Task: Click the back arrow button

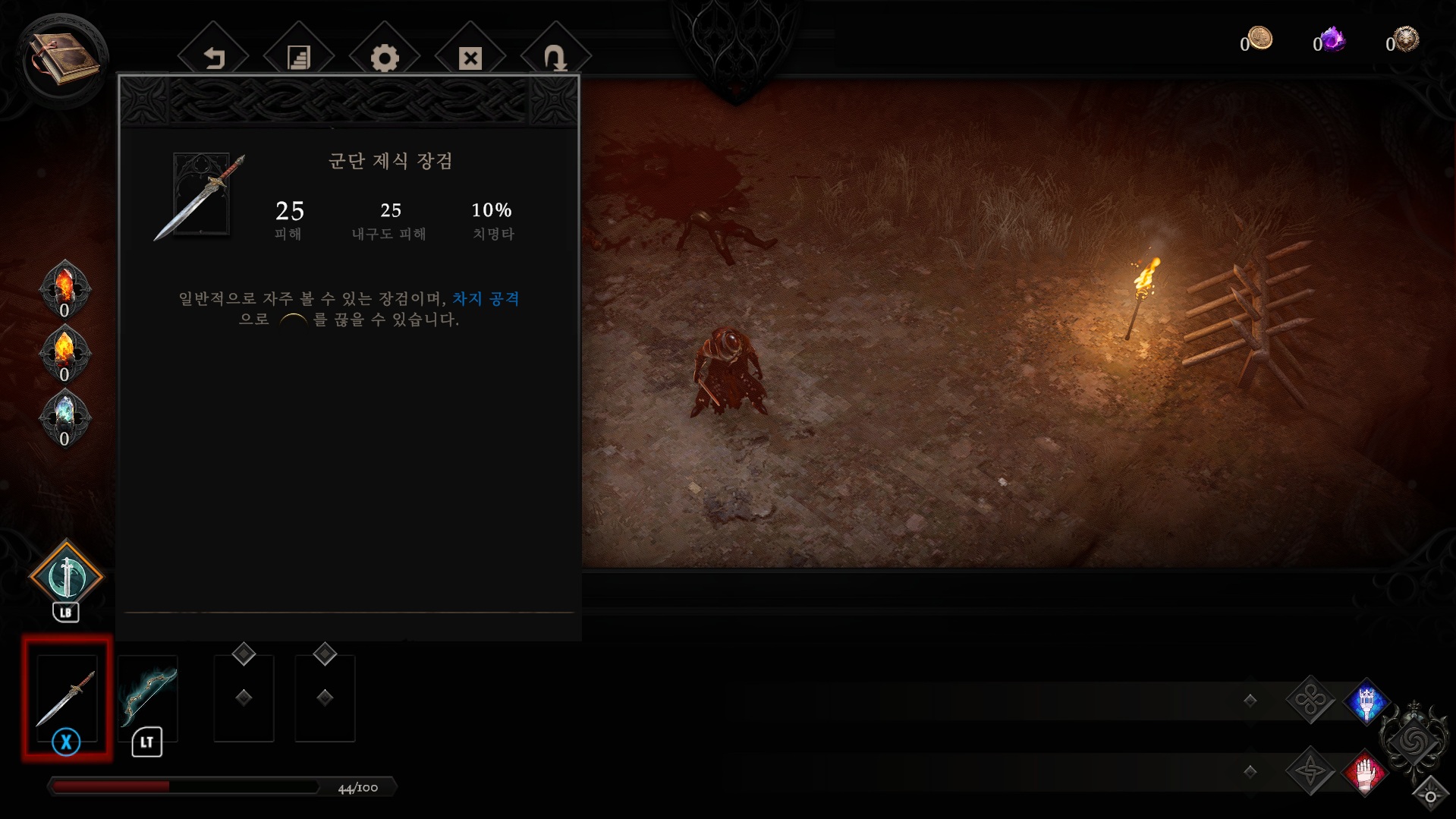Action: [214, 58]
